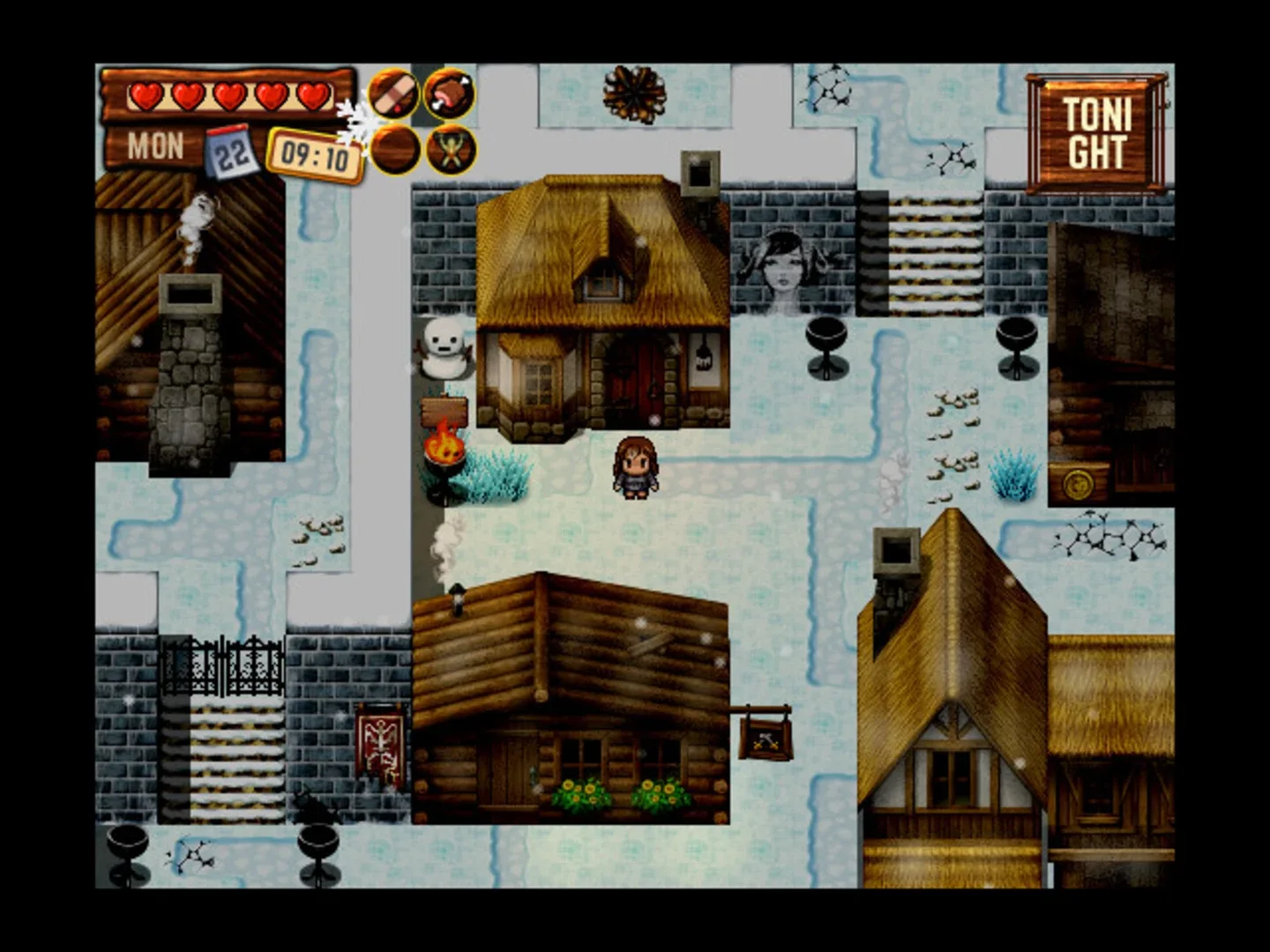
Task: Select the strength stat icon
Action: pos(451,152)
